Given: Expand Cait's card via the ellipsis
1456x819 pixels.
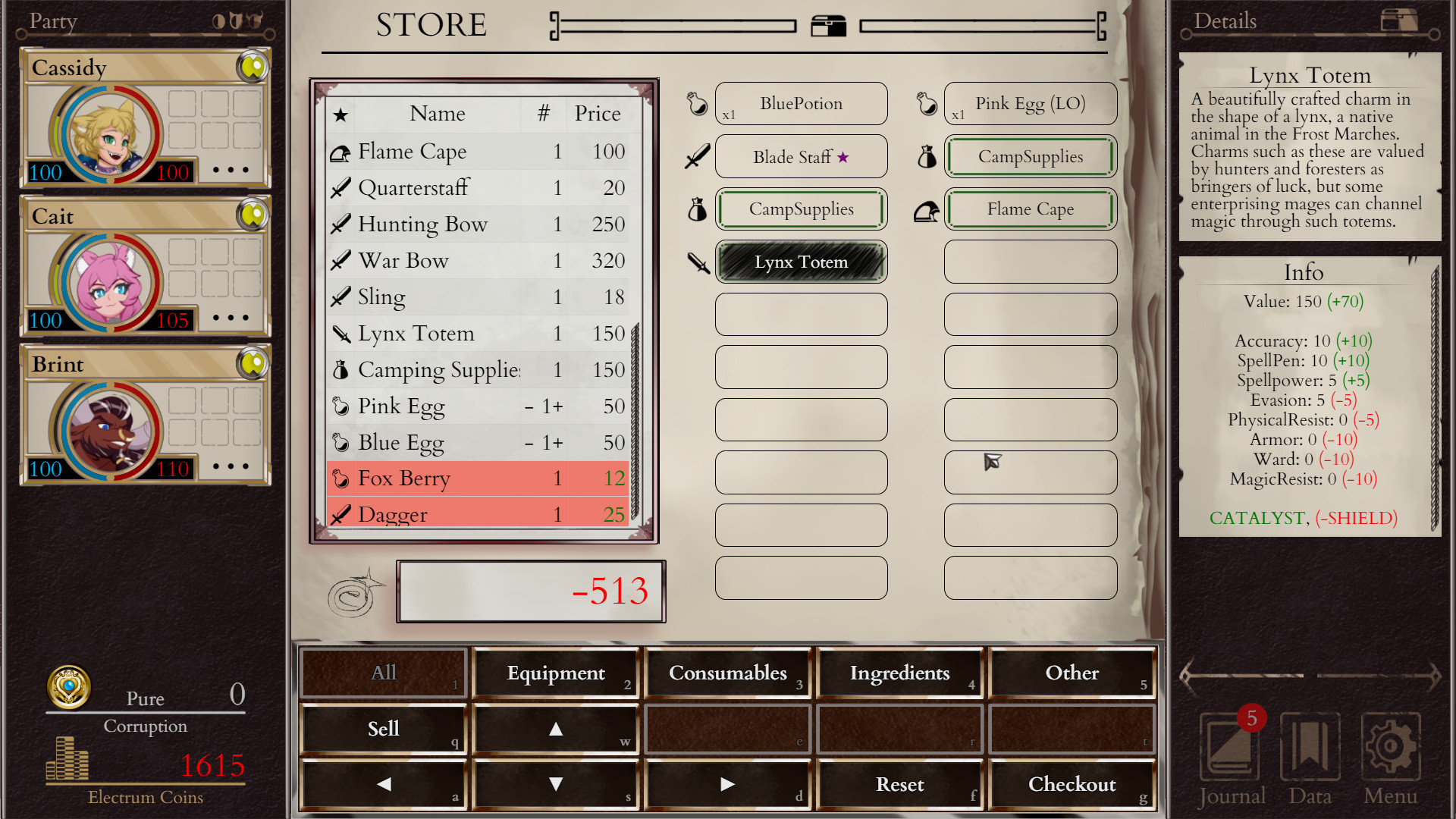Looking at the screenshot, I should click(231, 318).
